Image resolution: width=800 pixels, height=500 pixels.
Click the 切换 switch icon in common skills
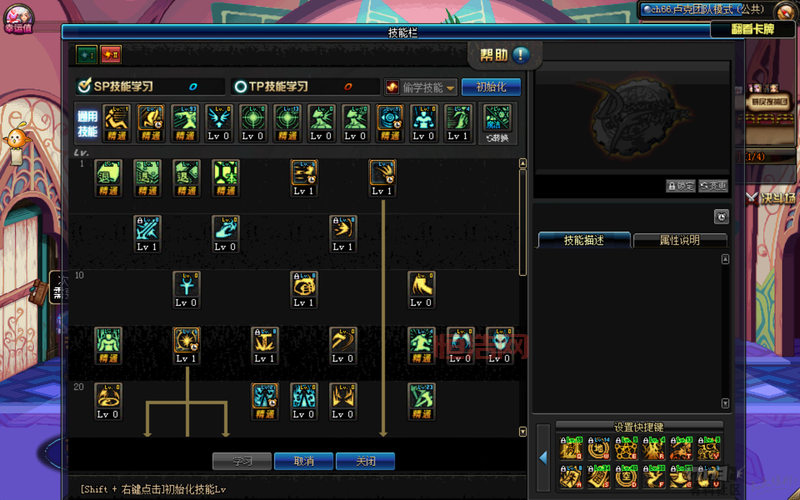[x=496, y=123]
